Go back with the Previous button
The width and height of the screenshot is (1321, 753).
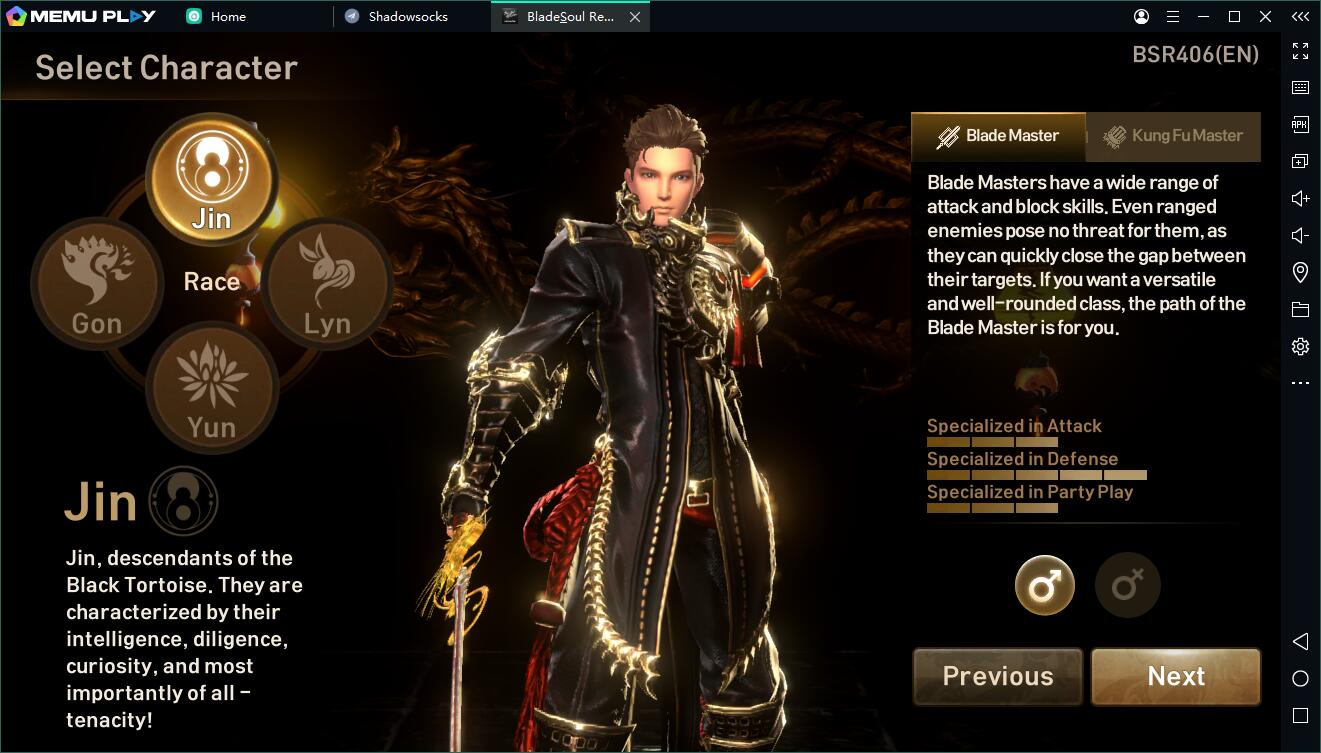pos(998,677)
